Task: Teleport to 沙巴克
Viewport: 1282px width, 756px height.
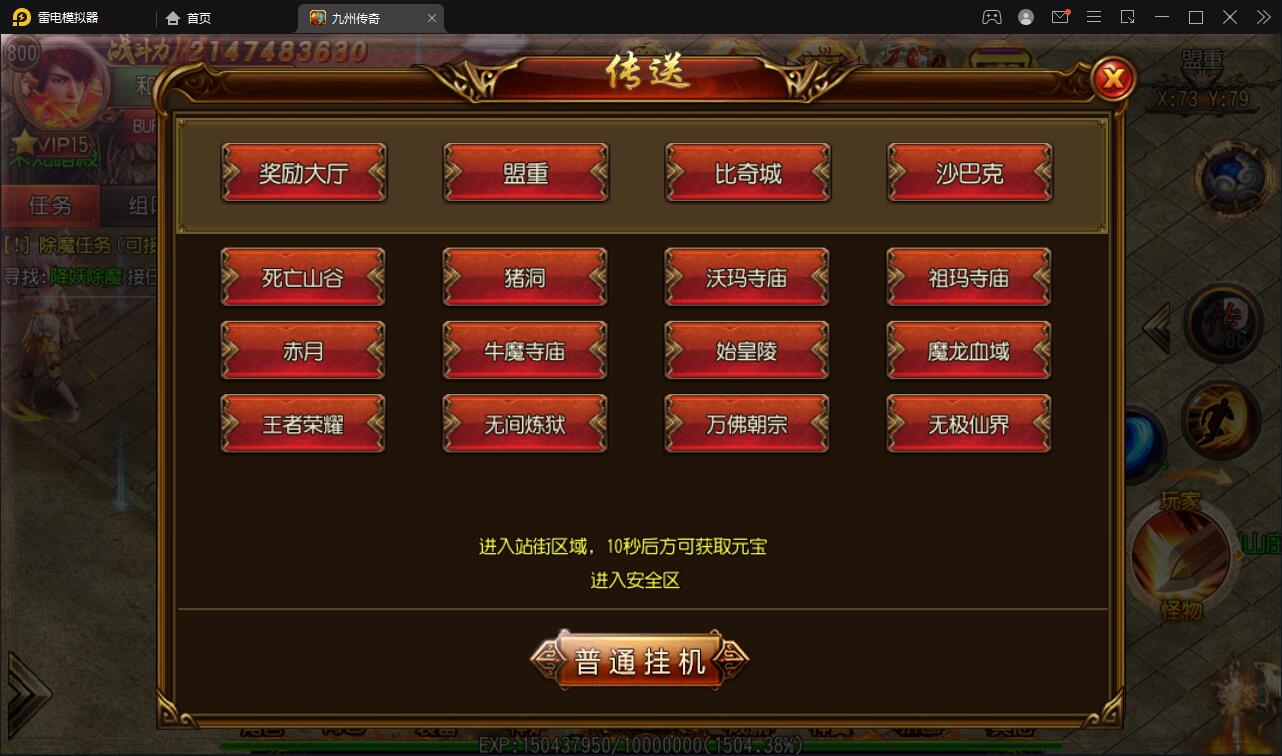Action: pyautogui.click(x=968, y=172)
